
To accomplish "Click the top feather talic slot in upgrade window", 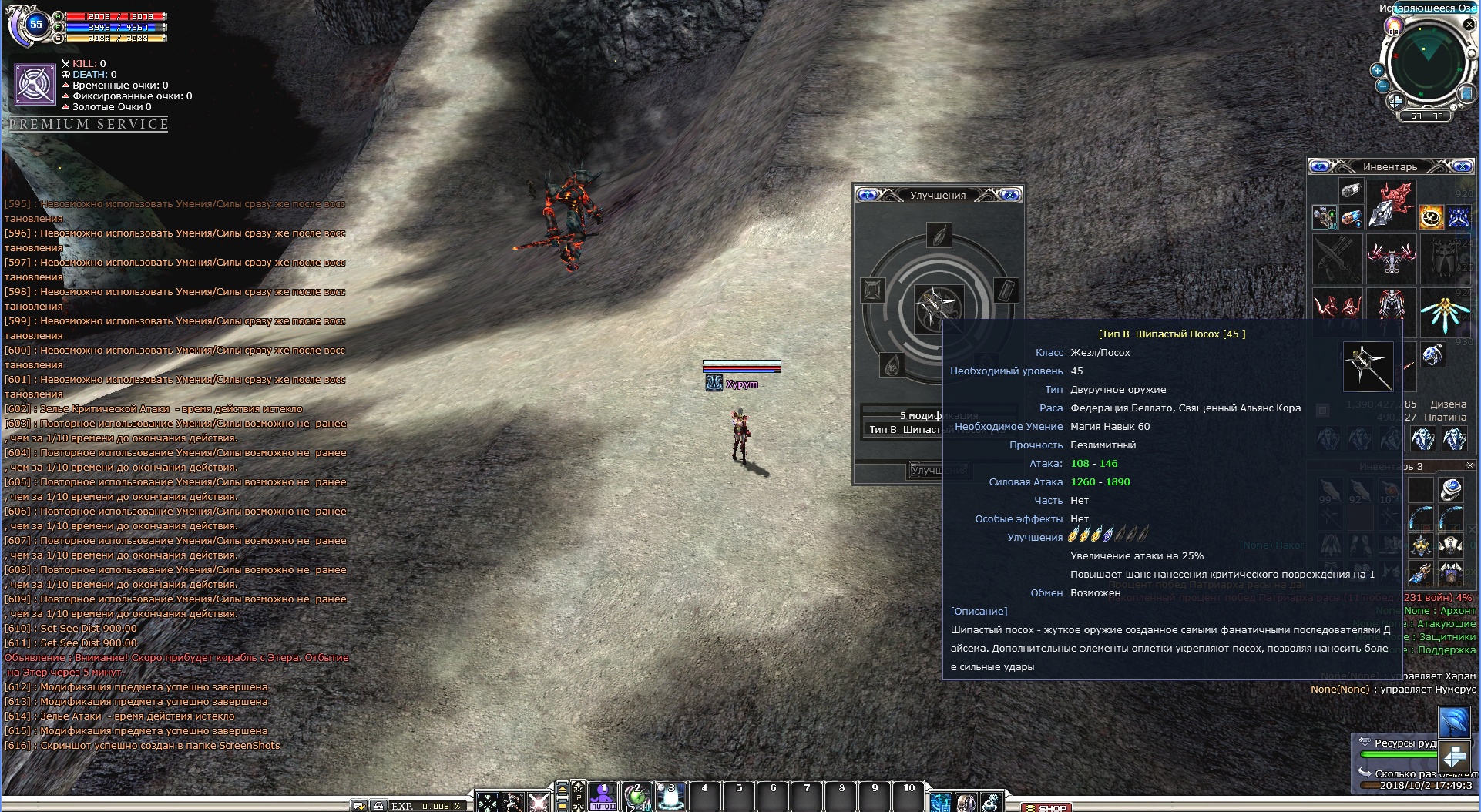I will (x=939, y=235).
